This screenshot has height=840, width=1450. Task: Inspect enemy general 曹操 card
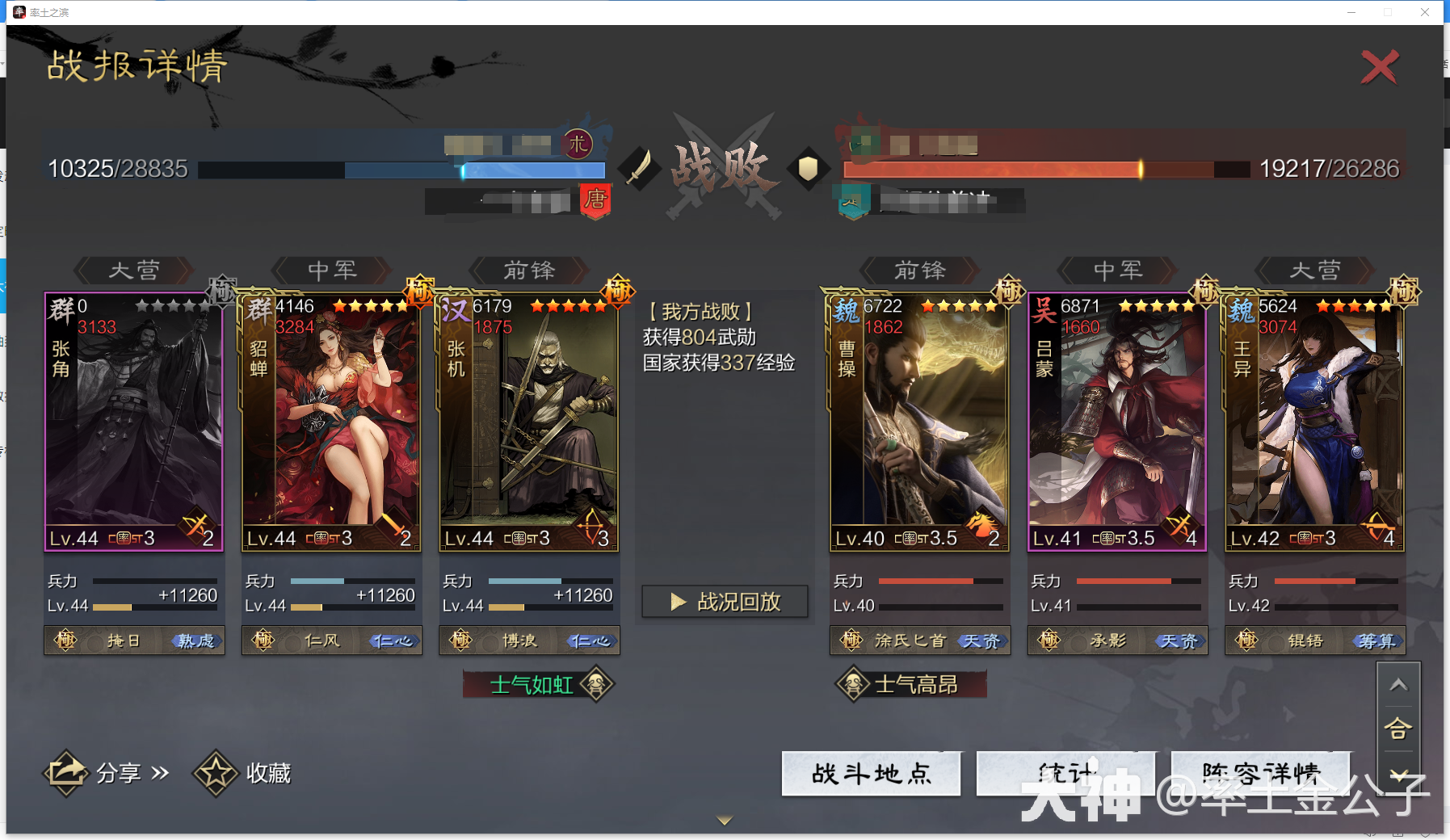click(x=919, y=422)
